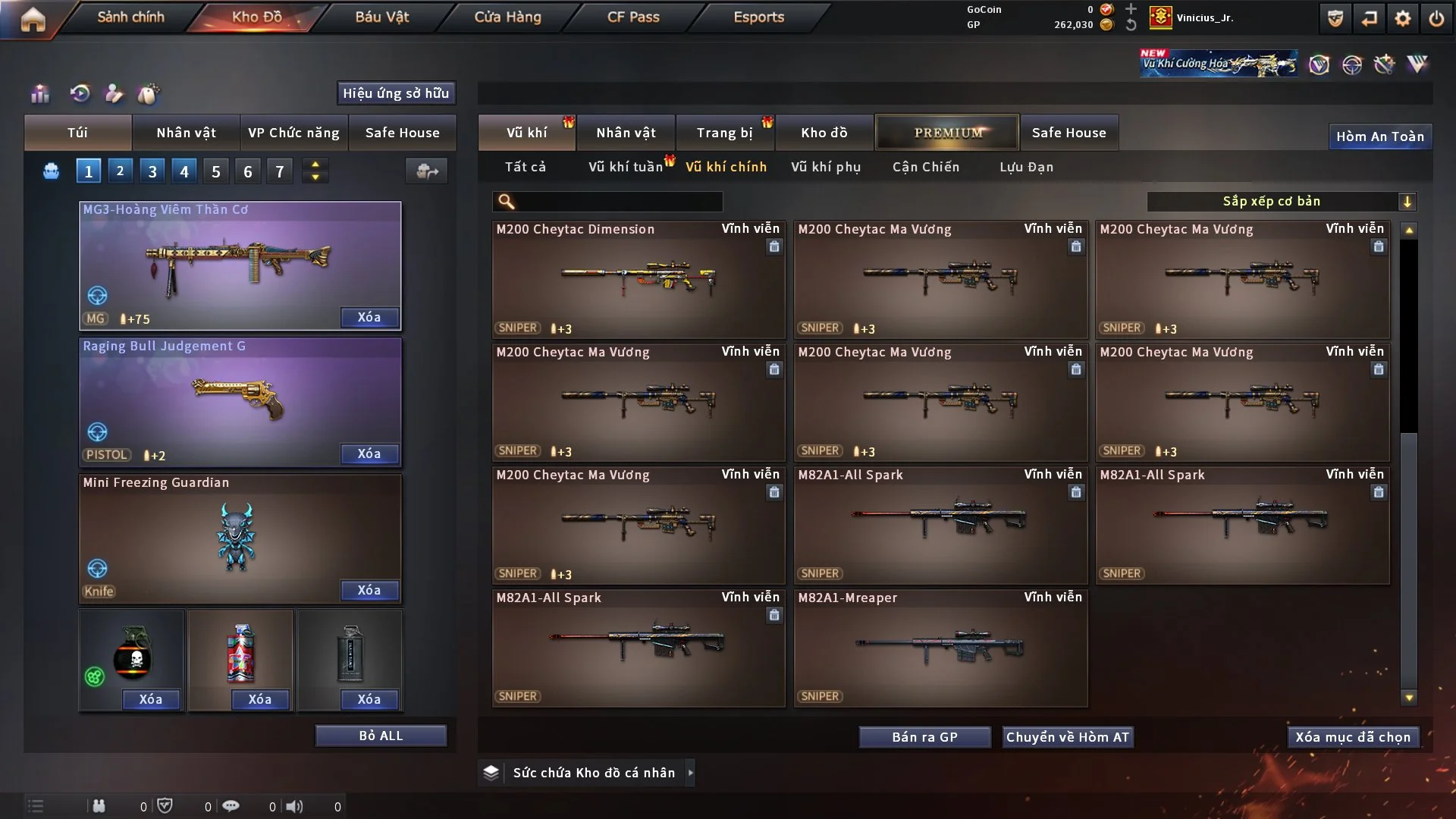Remove the MG3-Hoàng Viêm Thần Cơ with Xóa
This screenshot has height=819, width=1456.
coord(369,318)
